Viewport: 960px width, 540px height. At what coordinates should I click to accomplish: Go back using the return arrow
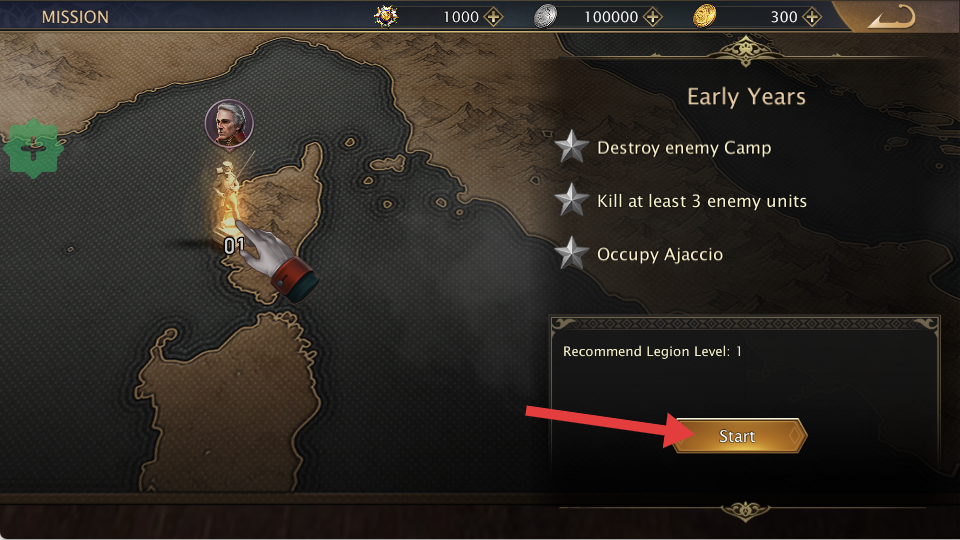click(x=891, y=17)
